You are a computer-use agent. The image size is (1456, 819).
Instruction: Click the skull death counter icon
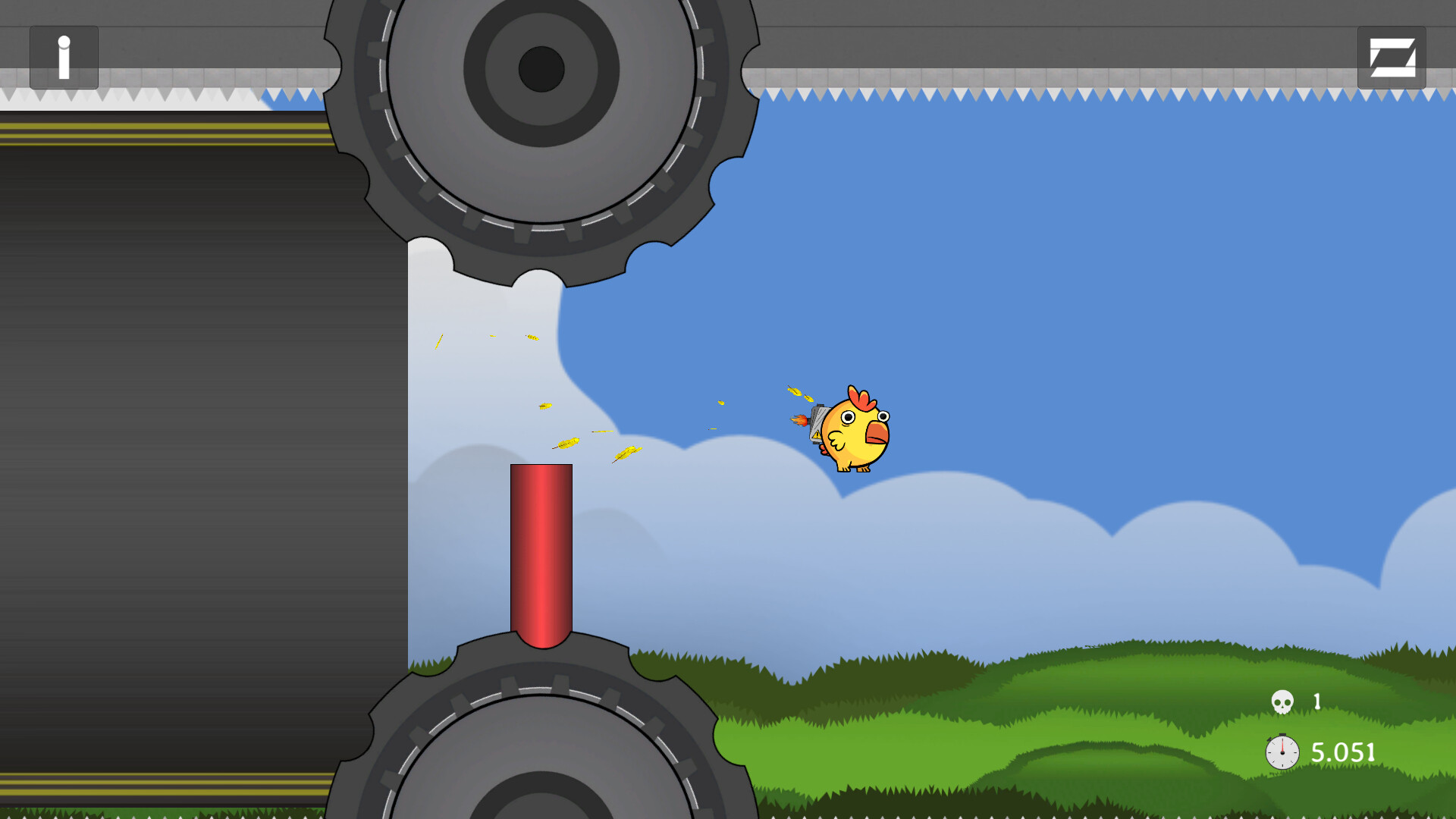tap(1283, 701)
